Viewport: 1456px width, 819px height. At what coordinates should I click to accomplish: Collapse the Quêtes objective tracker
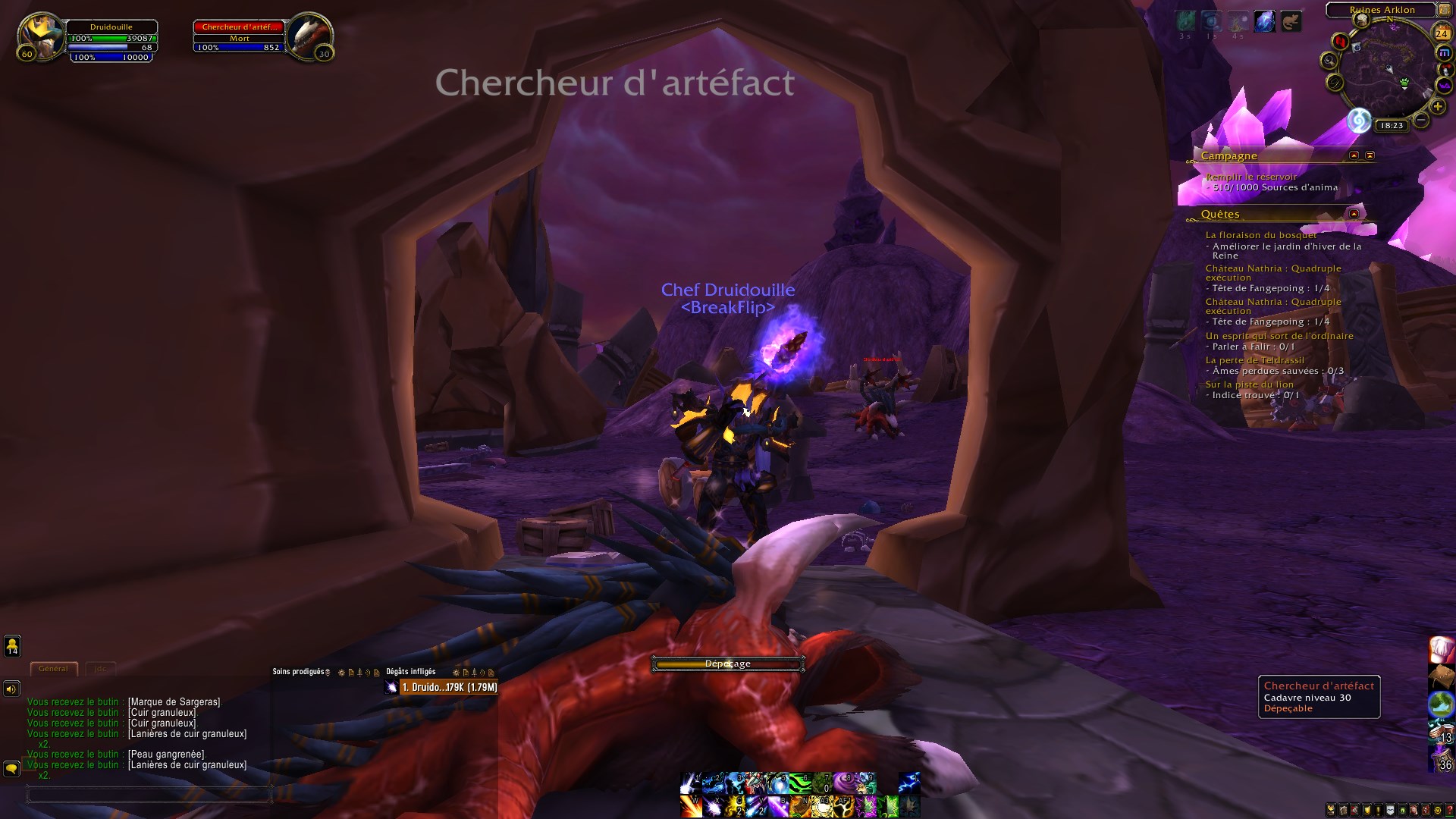(1353, 213)
